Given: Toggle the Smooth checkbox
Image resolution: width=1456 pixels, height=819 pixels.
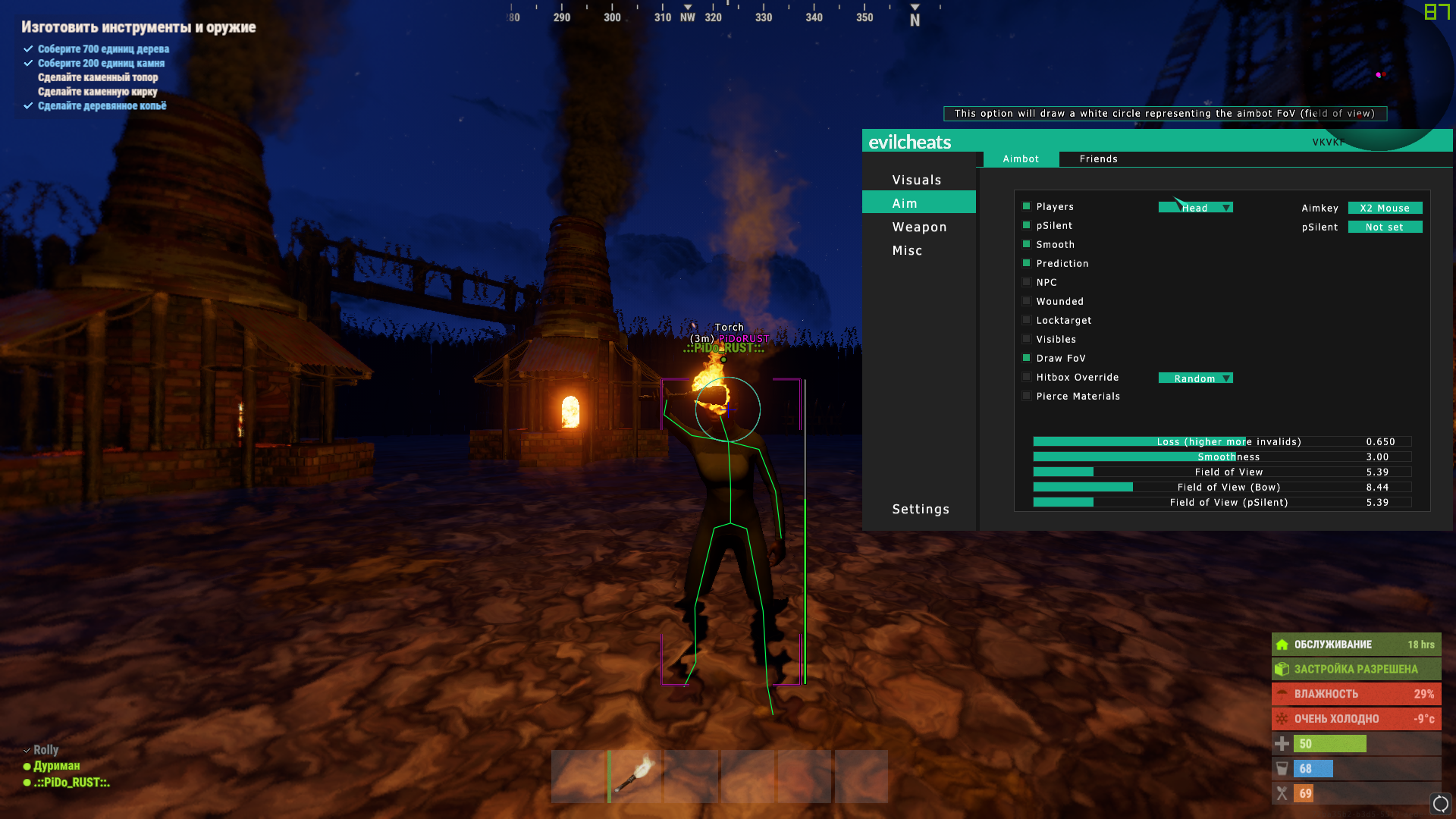Looking at the screenshot, I should point(1027,244).
